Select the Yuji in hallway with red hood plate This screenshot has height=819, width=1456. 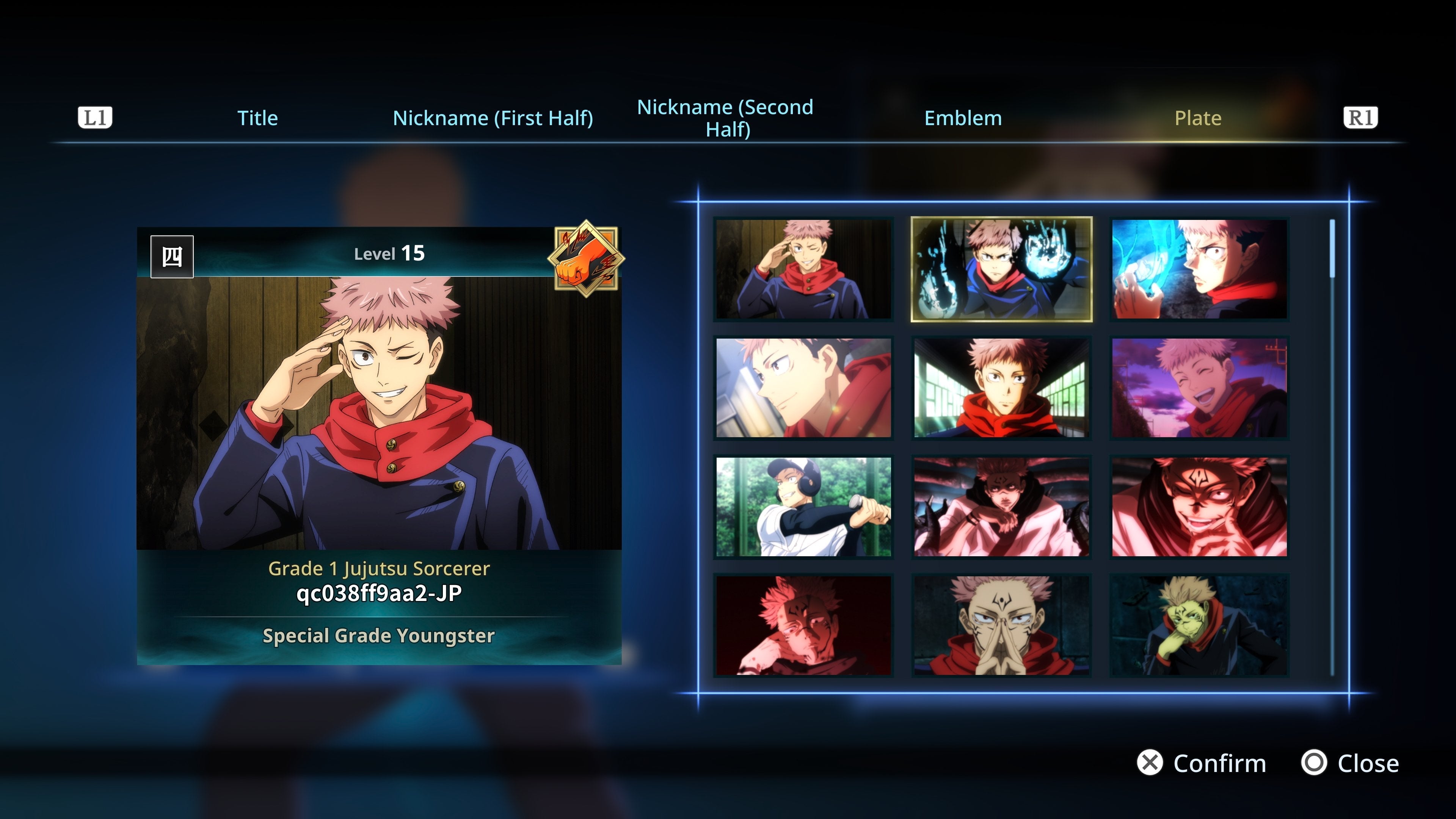point(1001,390)
